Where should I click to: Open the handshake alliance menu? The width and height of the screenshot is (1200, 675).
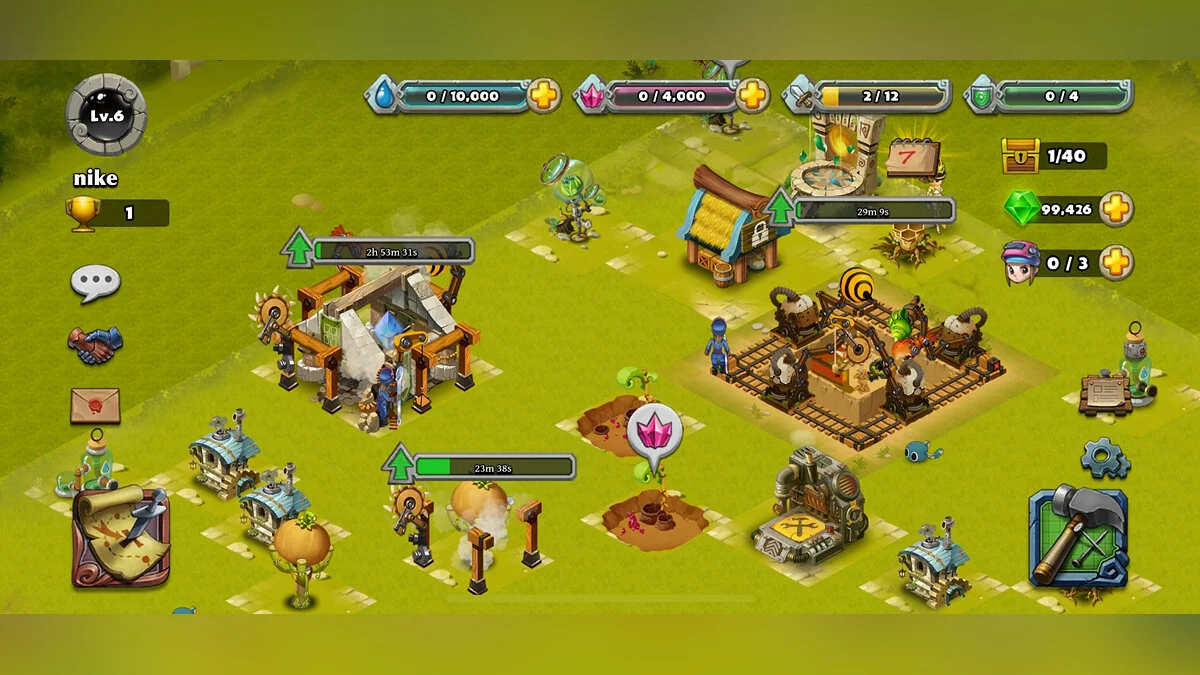tap(95, 345)
